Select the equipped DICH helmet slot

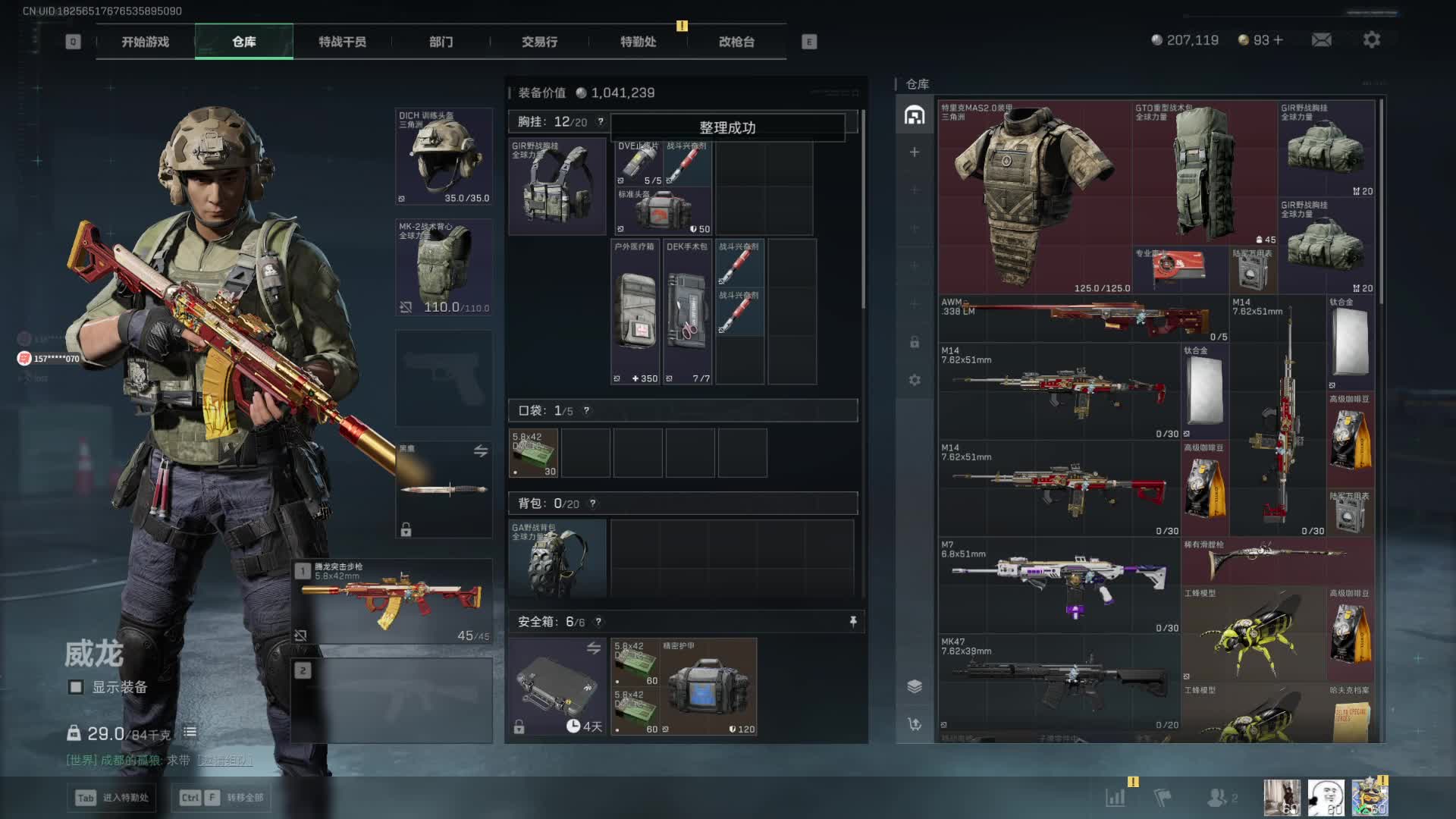(x=444, y=156)
